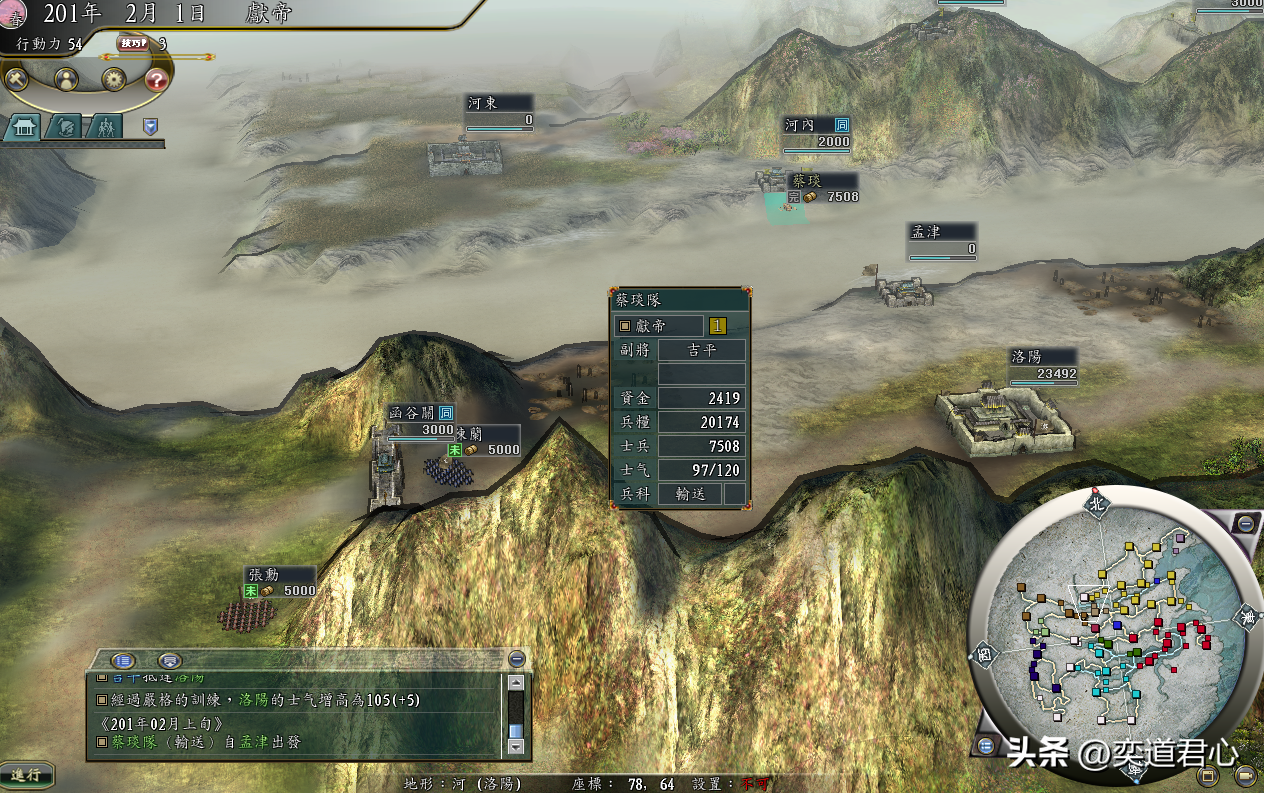Minimize the message log panel
Image resolution: width=1264 pixels, height=793 pixels.
[516, 659]
